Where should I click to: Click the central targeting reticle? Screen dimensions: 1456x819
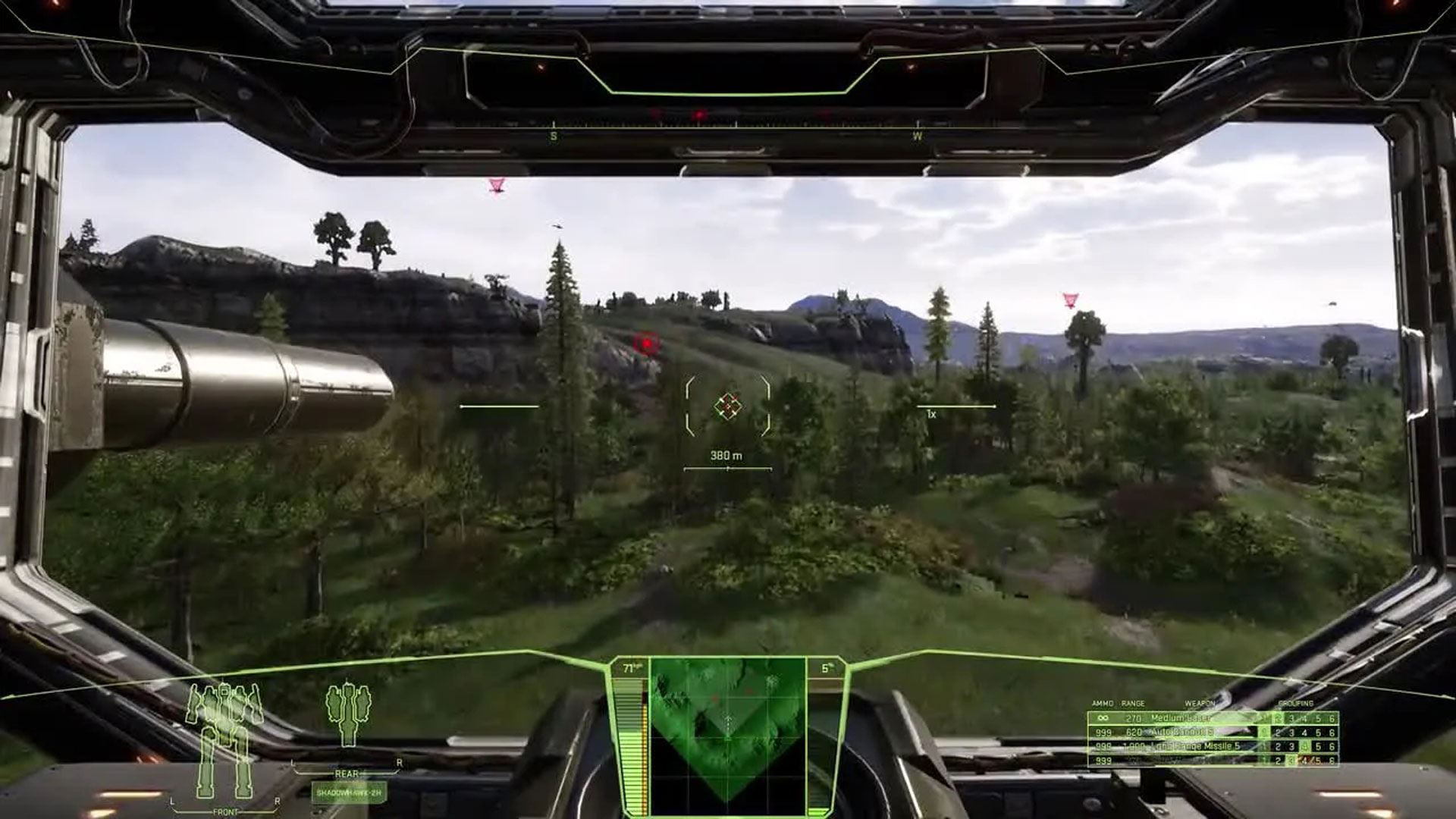click(x=728, y=406)
